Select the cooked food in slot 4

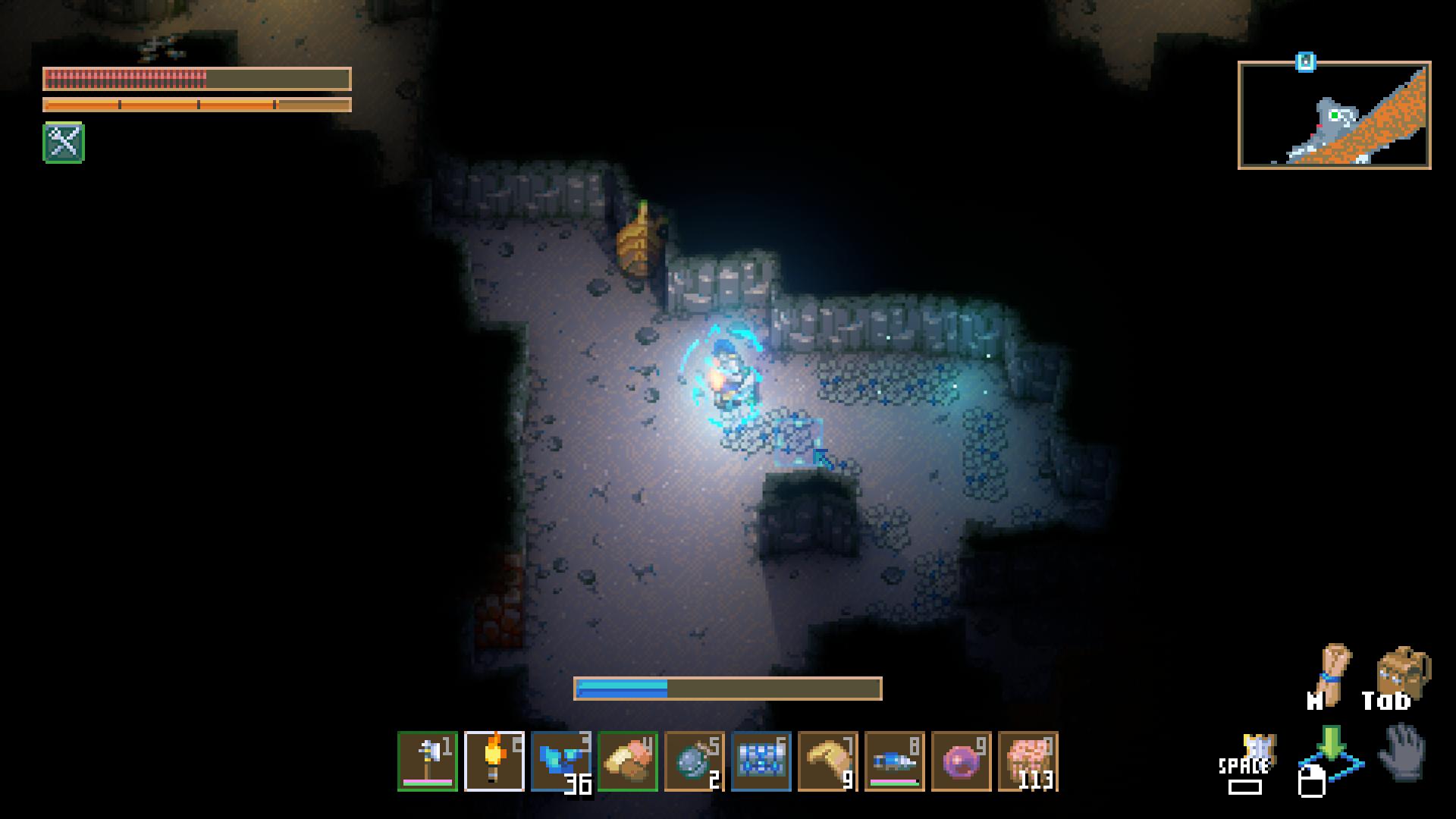point(628,761)
